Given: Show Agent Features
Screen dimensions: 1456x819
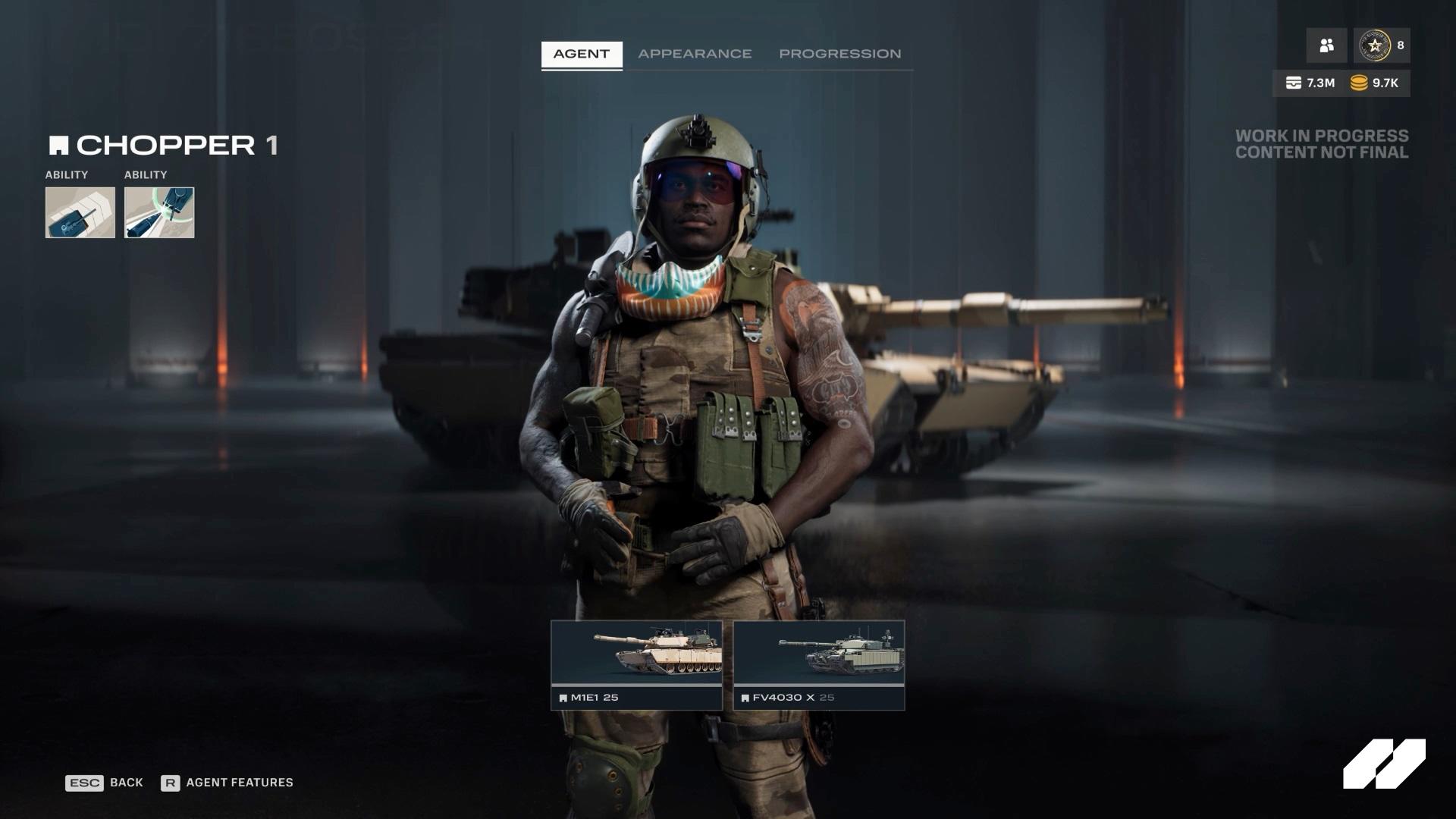Looking at the screenshot, I should (227, 783).
